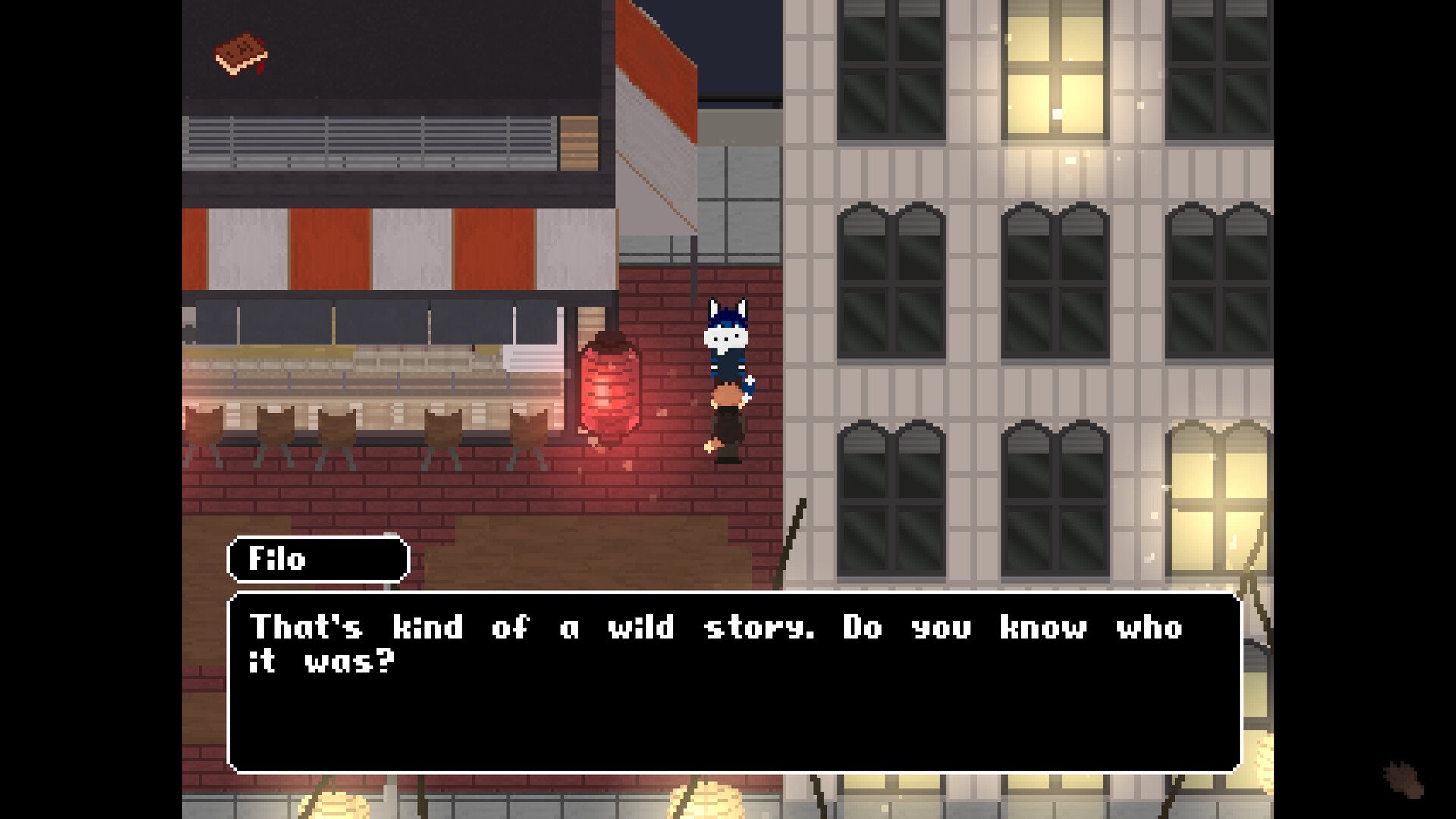
Task: Advance Filo's dialogue text box
Action: tap(734, 681)
